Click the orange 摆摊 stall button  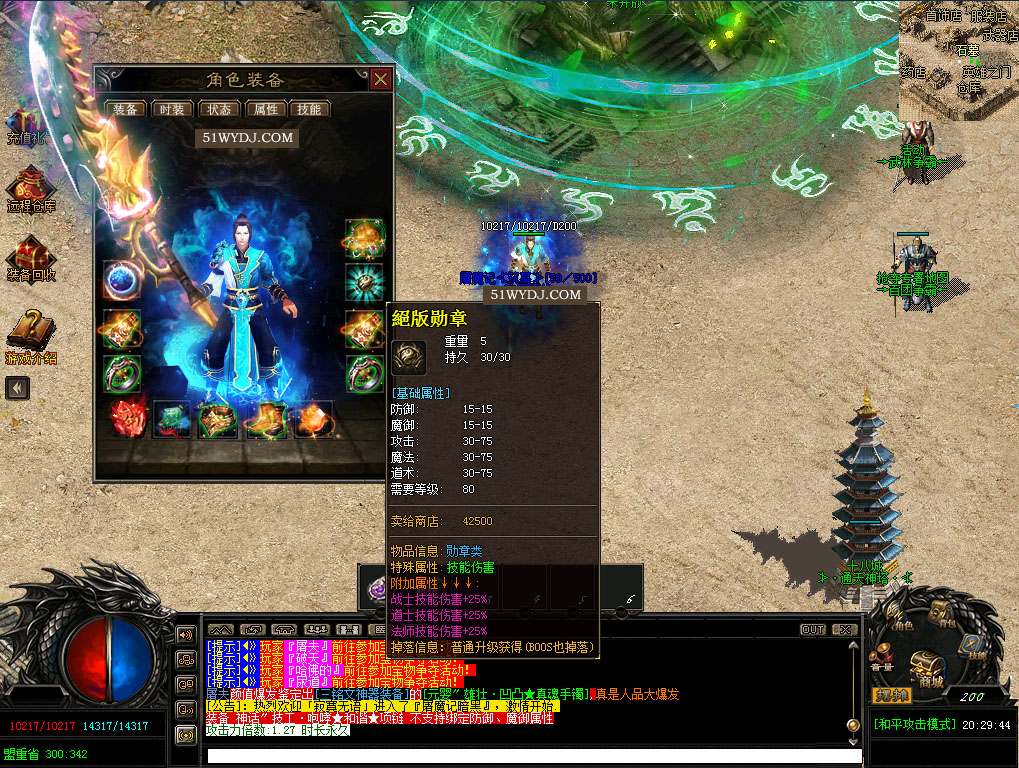892,696
